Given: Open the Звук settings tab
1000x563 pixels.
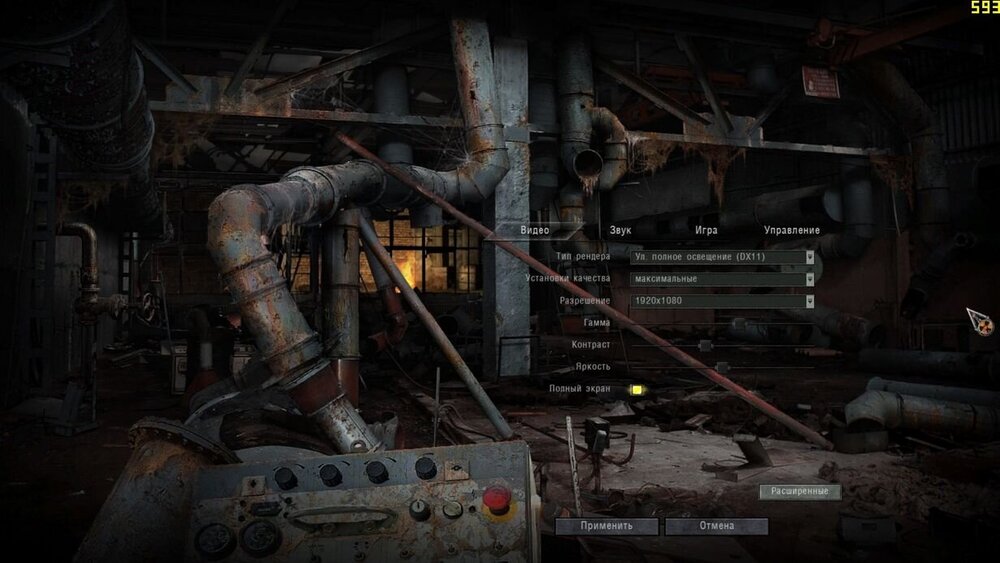Looking at the screenshot, I should click(620, 230).
